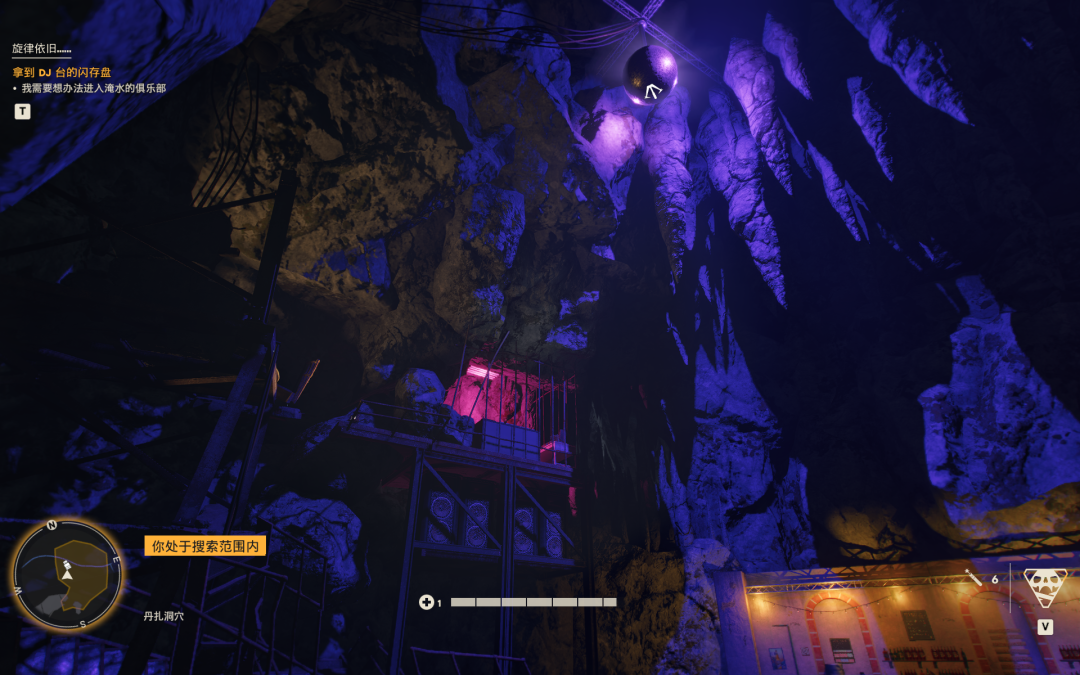Select the skull mask companion icon
1080x675 pixels.
(1045, 587)
